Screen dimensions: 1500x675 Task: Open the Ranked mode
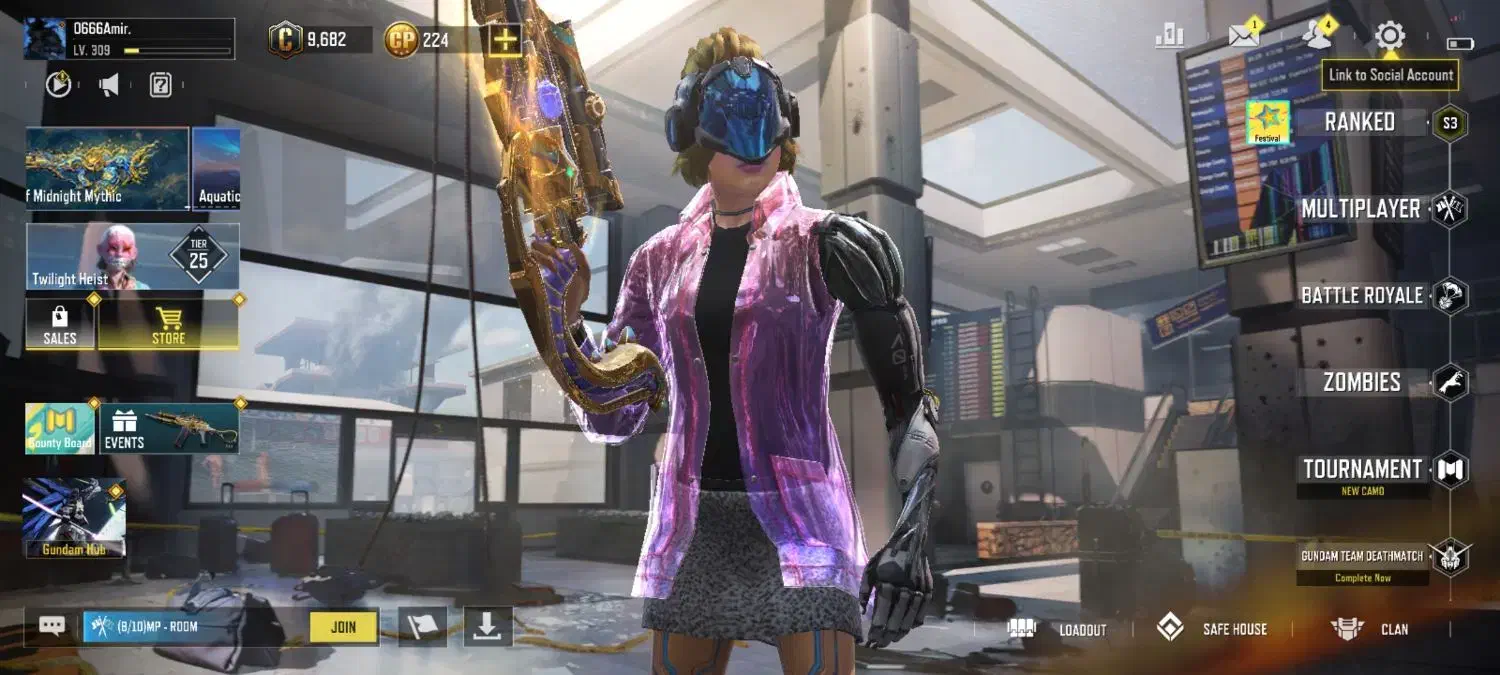pos(1360,123)
